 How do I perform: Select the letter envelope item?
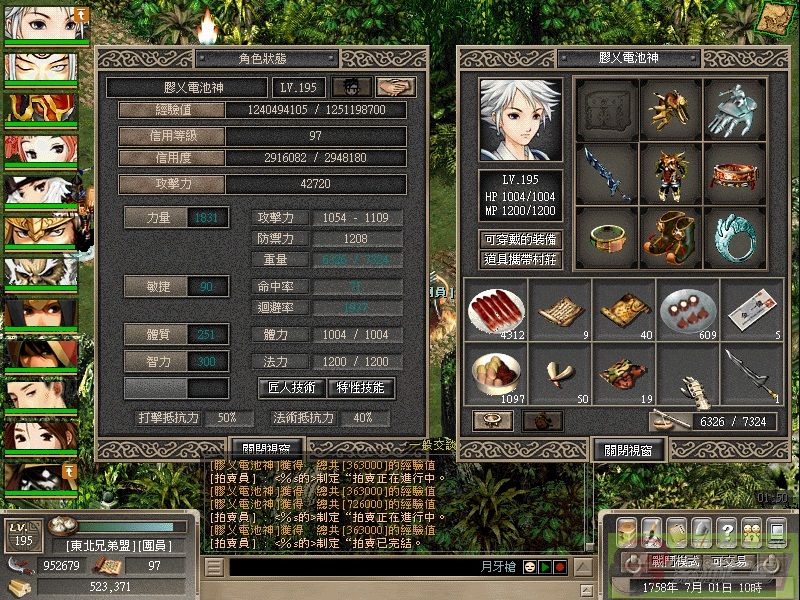pyautogui.click(x=752, y=309)
